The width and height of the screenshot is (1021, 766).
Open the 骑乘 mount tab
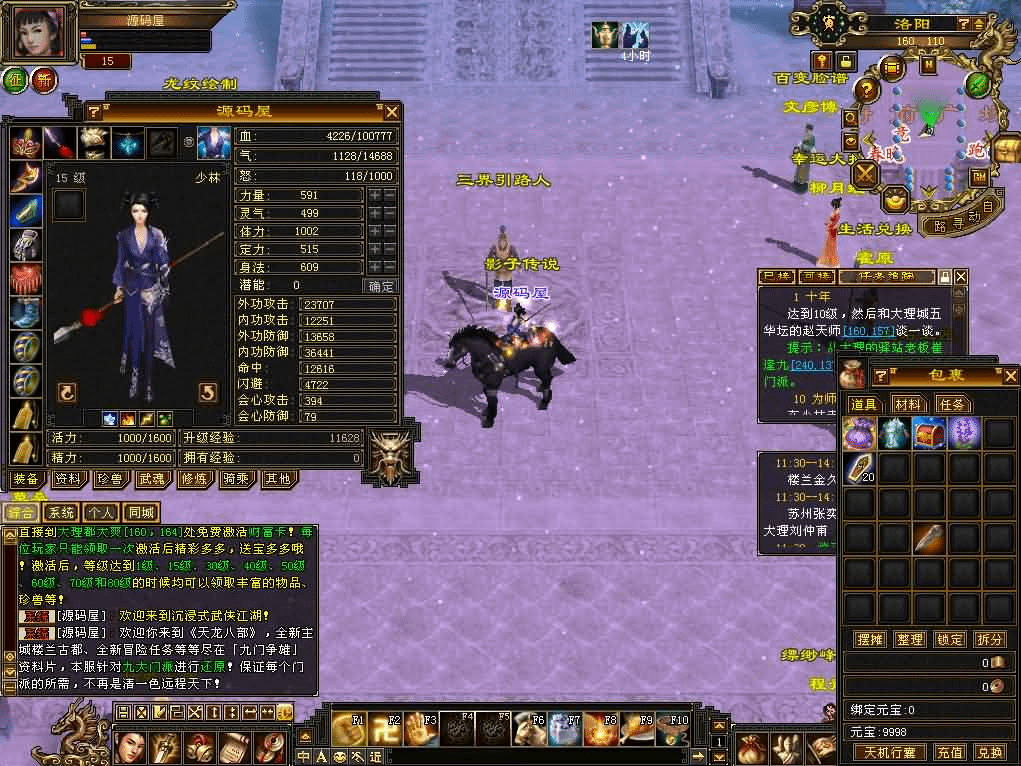pyautogui.click(x=236, y=479)
